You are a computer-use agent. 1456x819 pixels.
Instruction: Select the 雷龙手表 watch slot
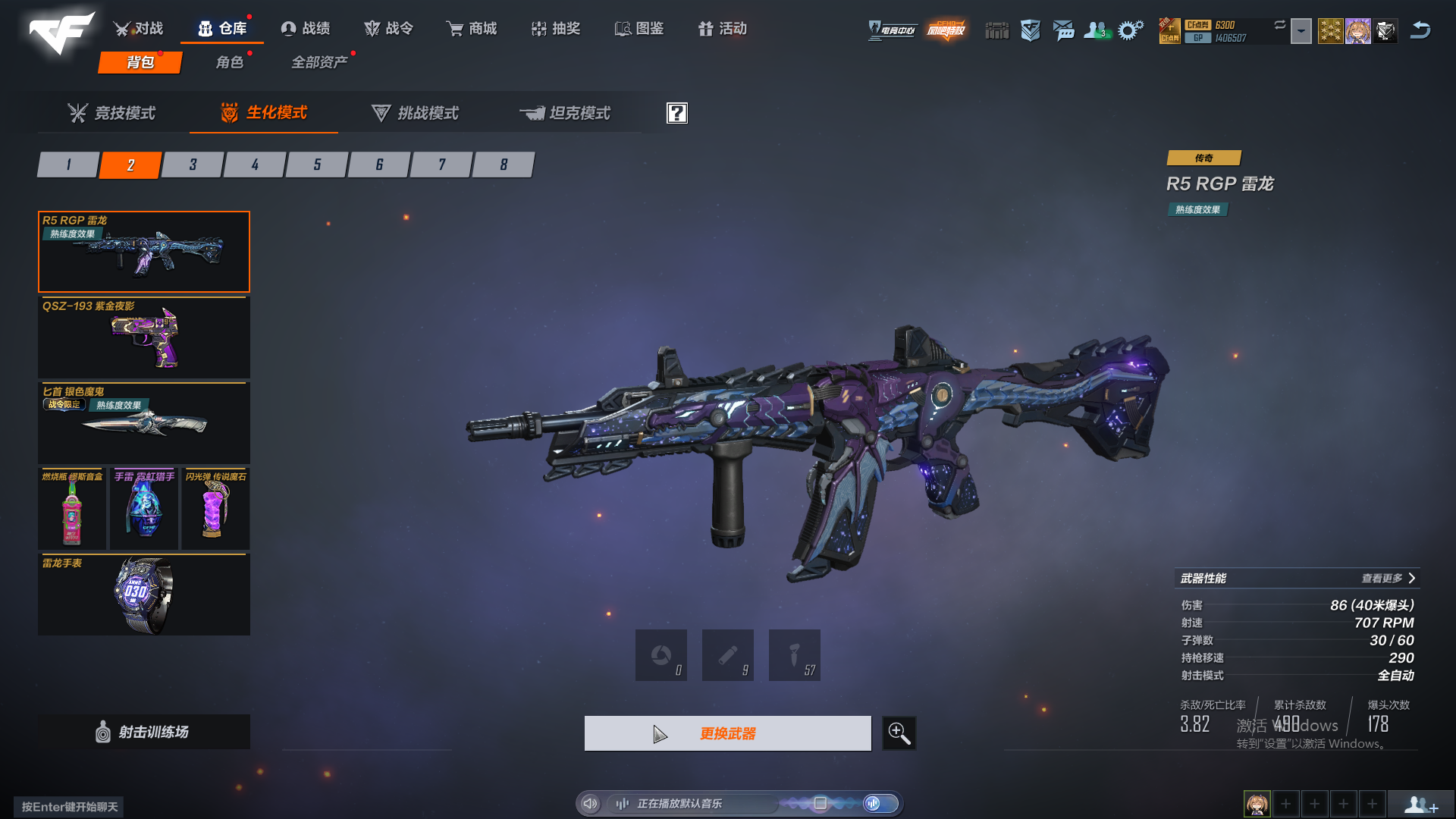144,595
